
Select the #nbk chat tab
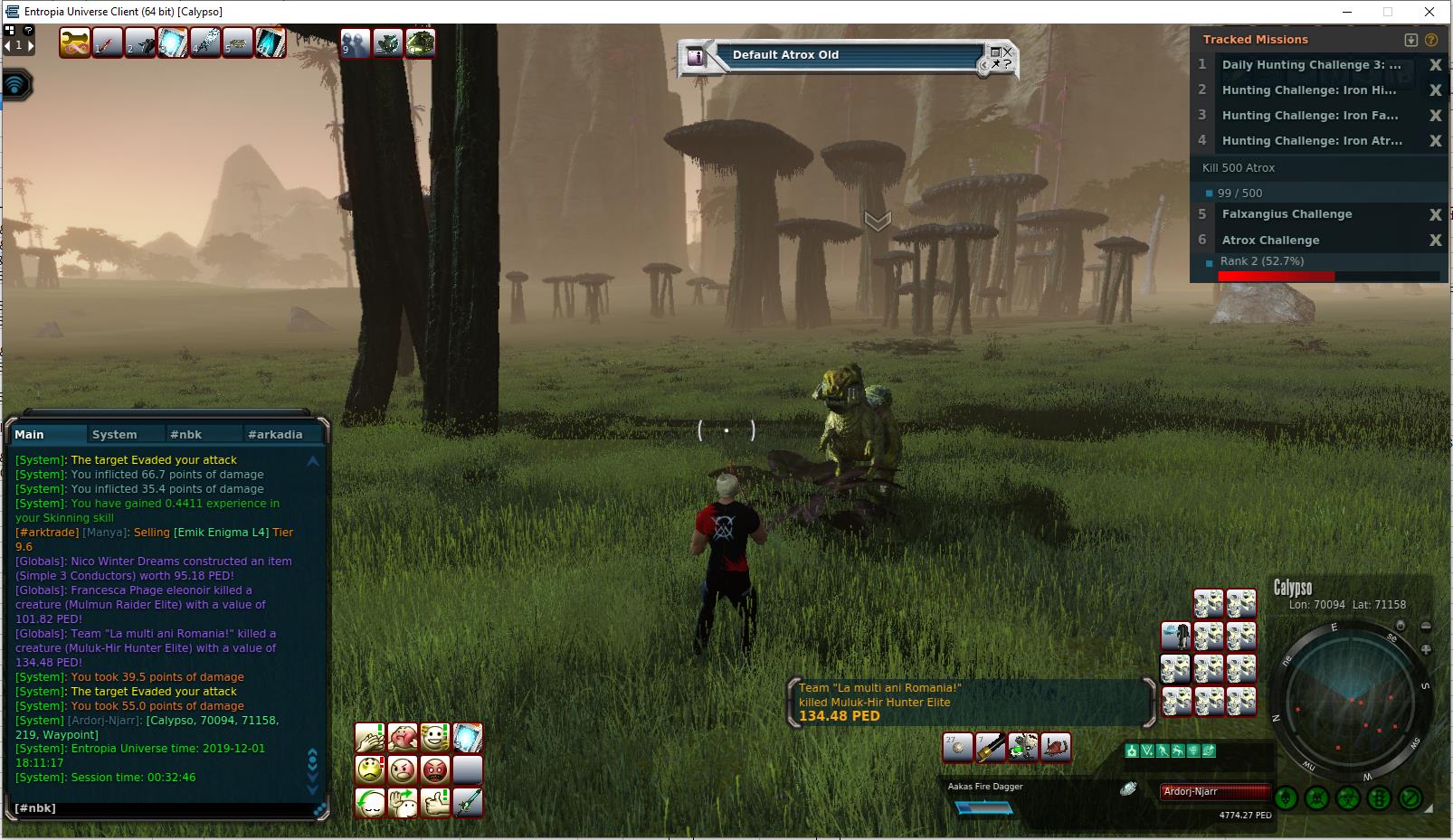[186, 435]
